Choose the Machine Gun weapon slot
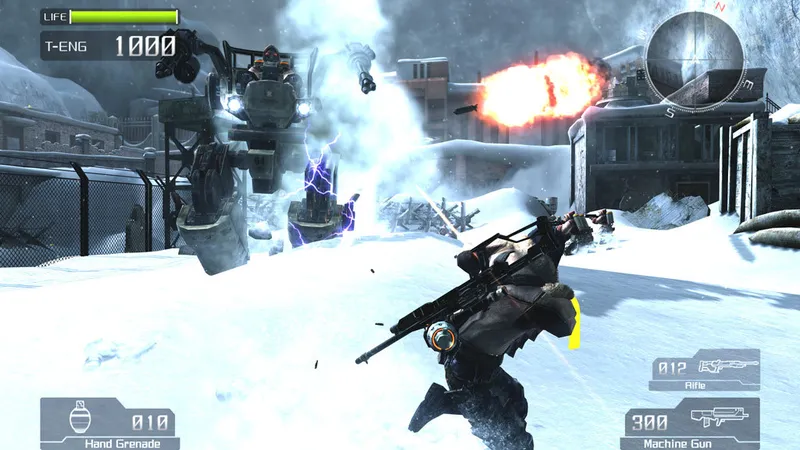This screenshot has height=450, width=800. point(690,423)
